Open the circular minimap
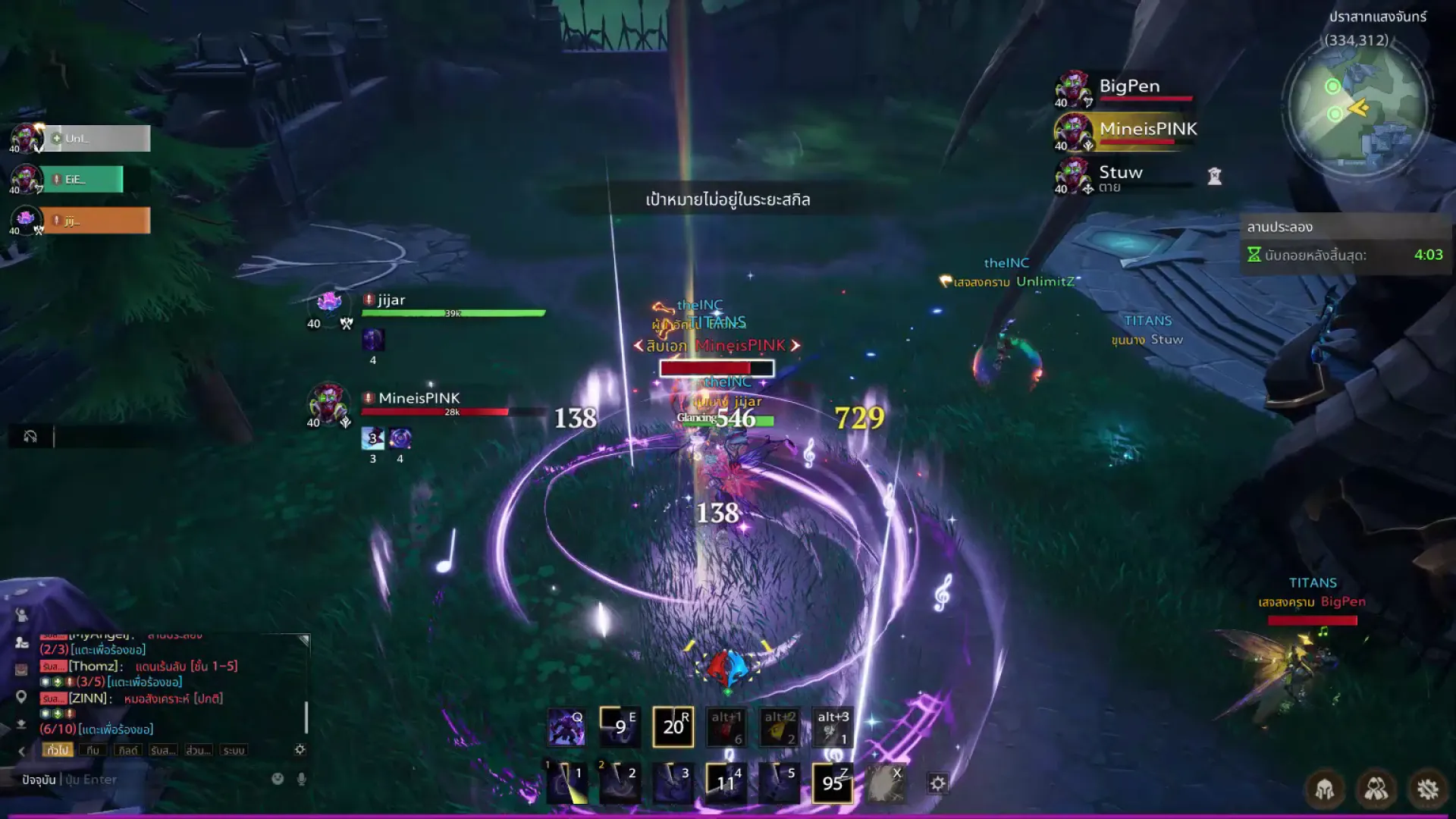Screen dimensions: 1456x819 tap(1357, 106)
